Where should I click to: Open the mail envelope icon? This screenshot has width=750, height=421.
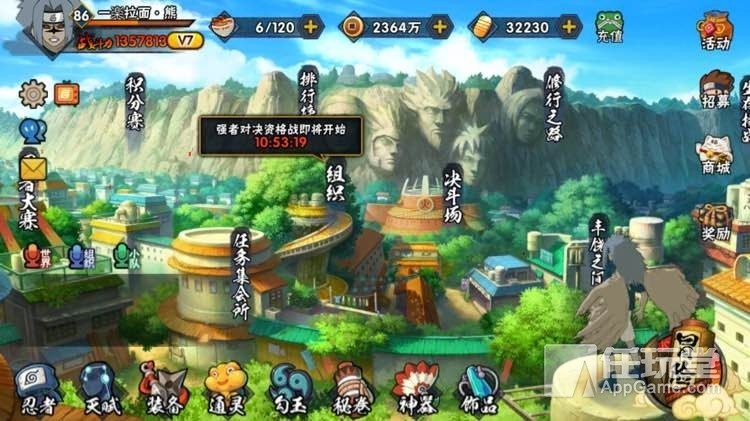34,166
